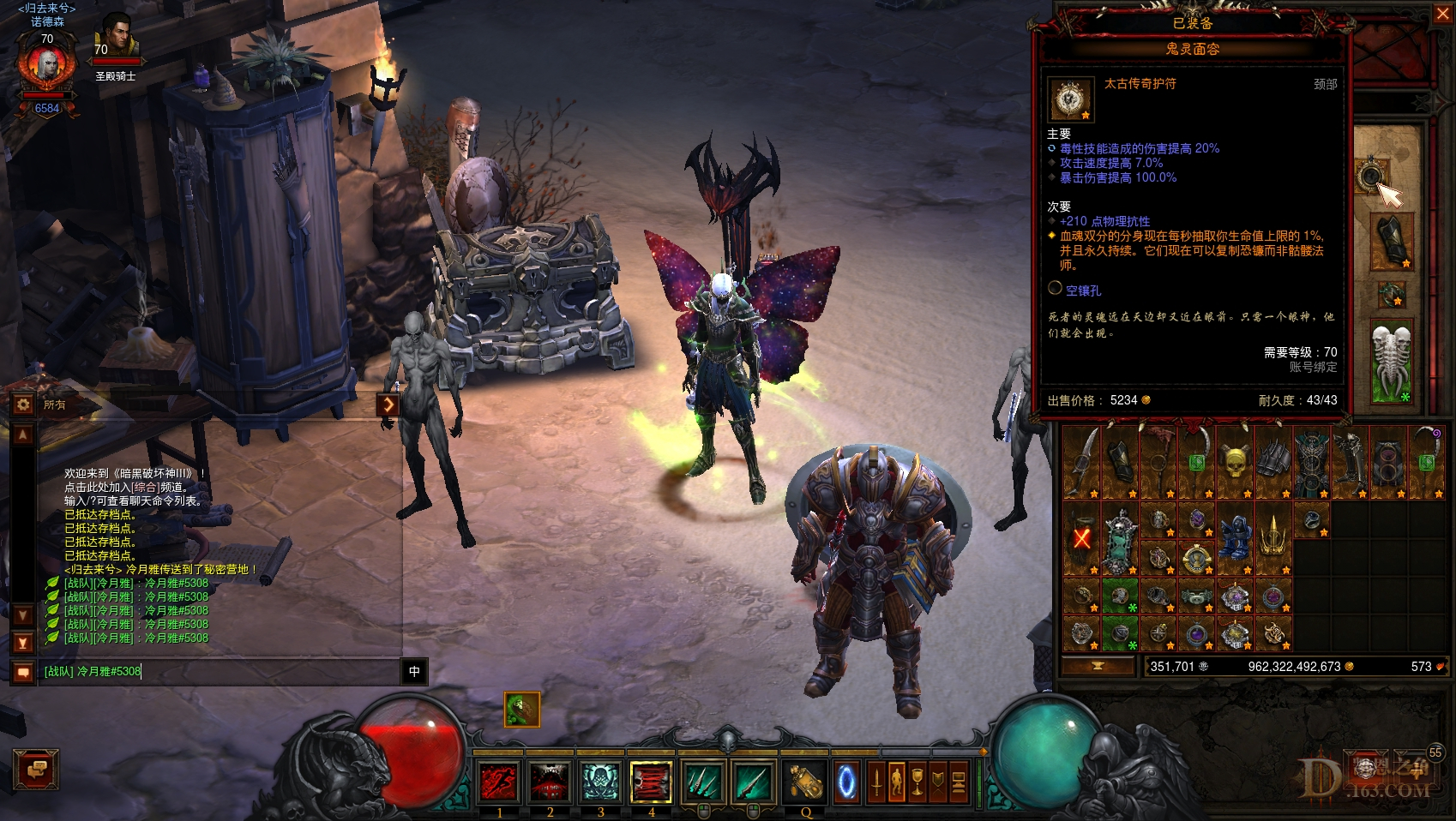Open the chat settings gear
This screenshot has width=1456, height=821.
pos(23,404)
